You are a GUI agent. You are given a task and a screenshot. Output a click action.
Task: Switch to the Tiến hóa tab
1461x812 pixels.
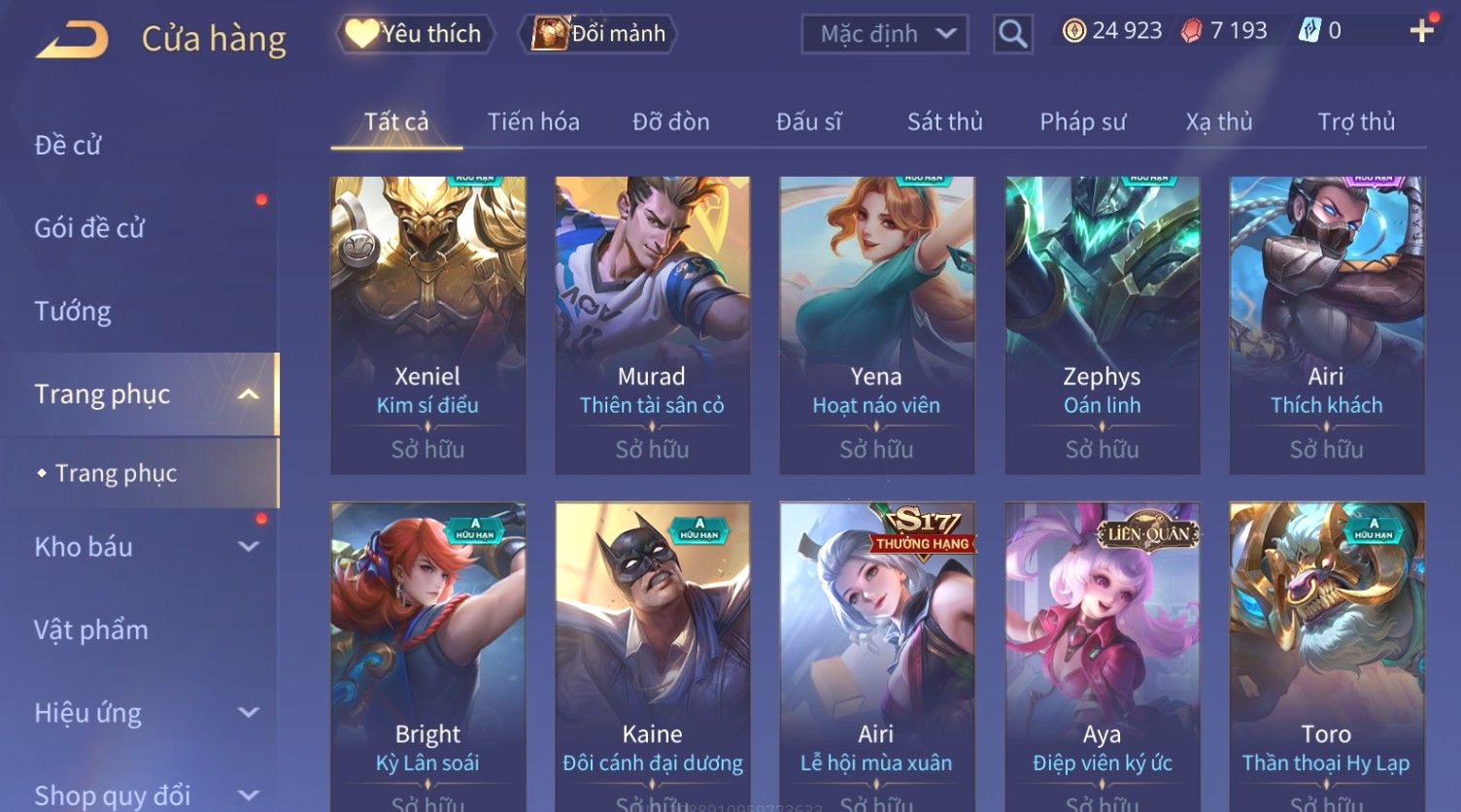pos(533,122)
